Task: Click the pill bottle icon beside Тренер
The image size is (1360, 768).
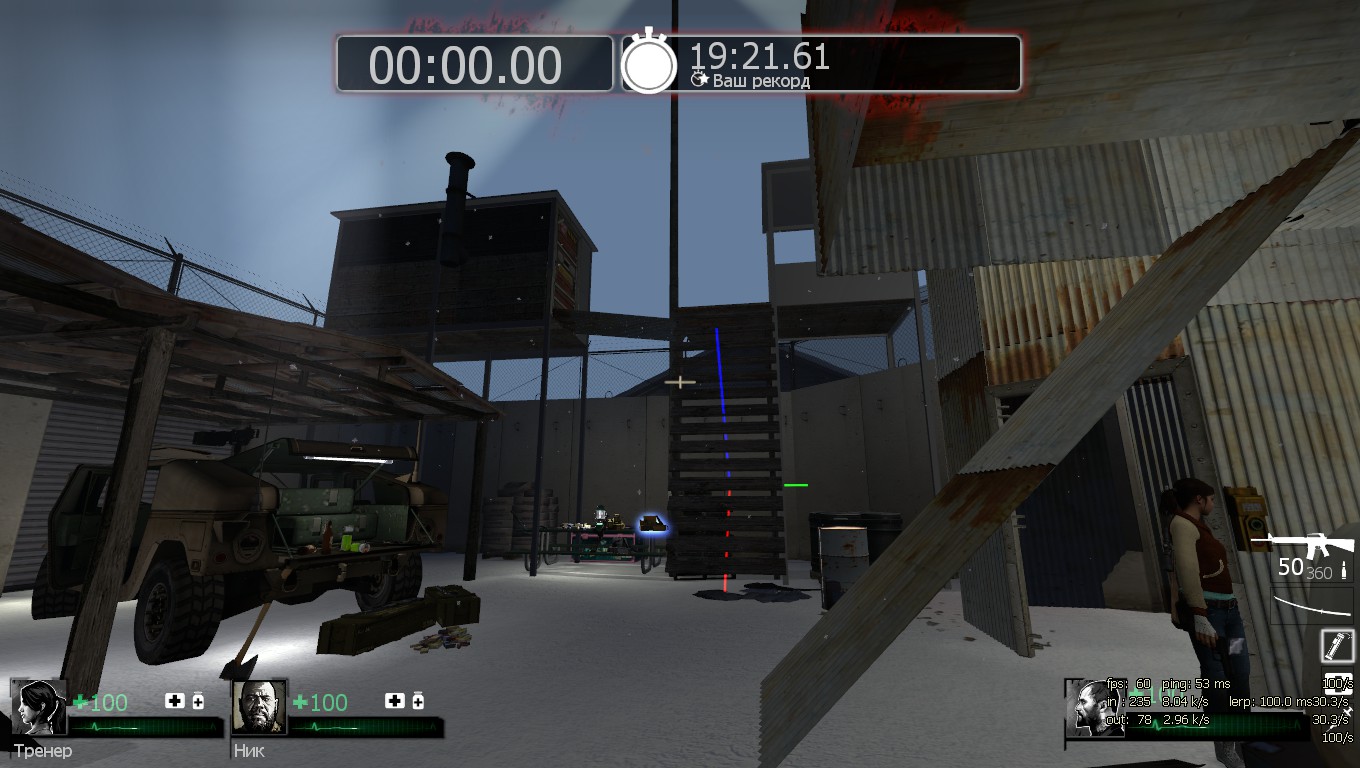Action: tap(198, 701)
